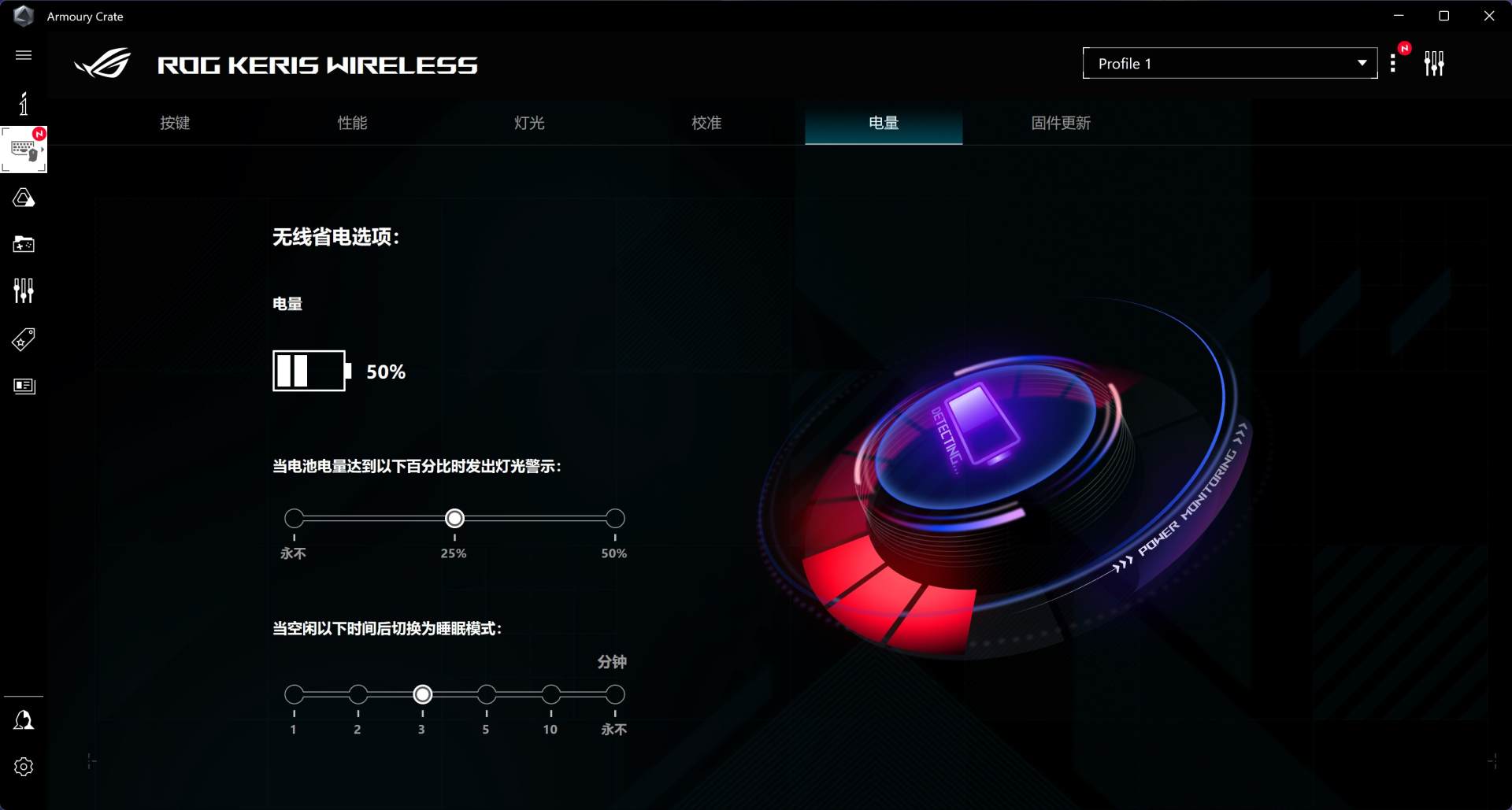Open the settings gear in sidebar

pyautogui.click(x=24, y=767)
